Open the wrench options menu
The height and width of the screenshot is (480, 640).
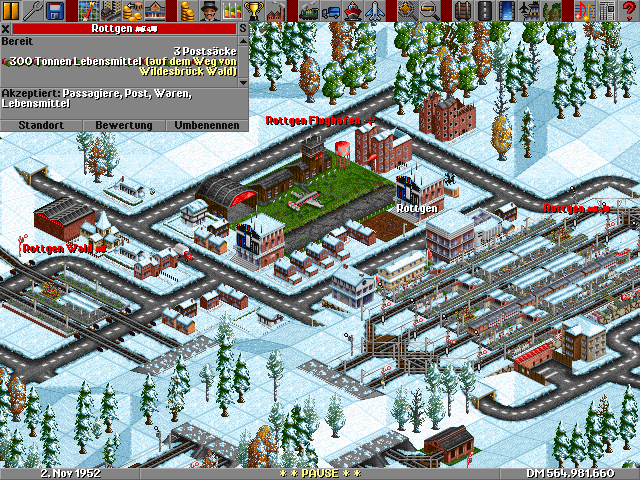33,11
